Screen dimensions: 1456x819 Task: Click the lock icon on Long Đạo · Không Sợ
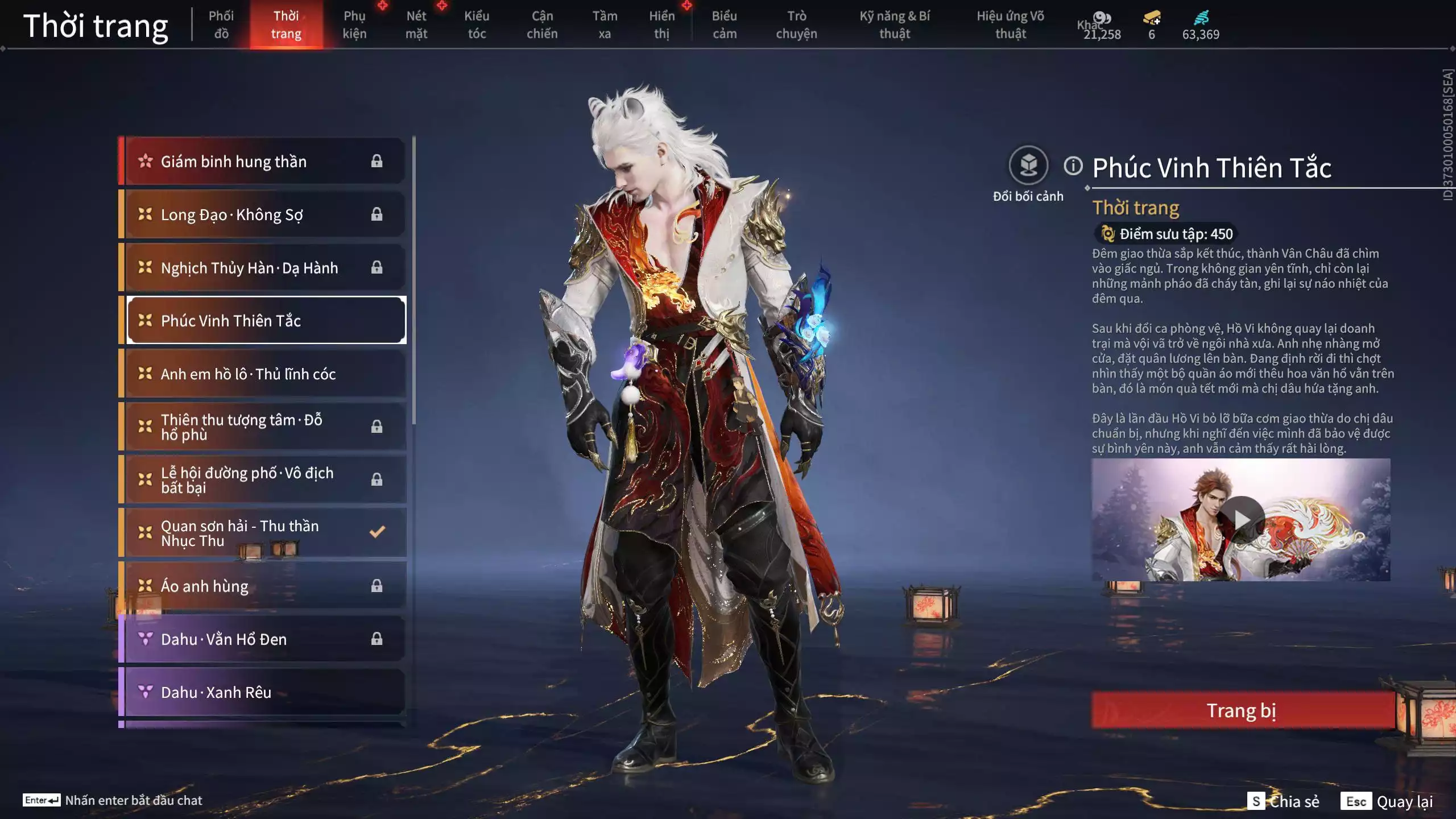378,214
